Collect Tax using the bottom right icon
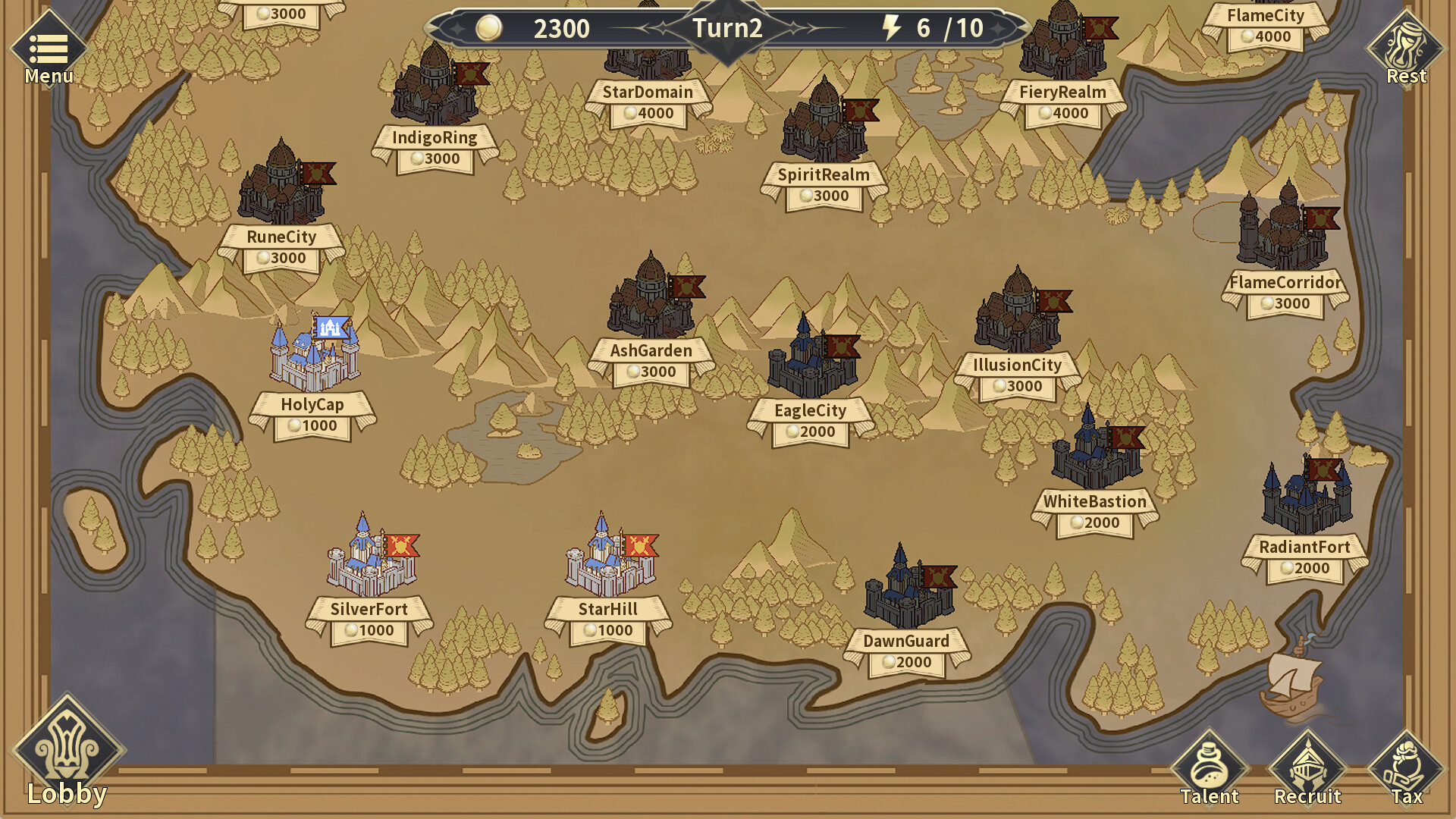This screenshot has height=819, width=1456. pyautogui.click(x=1407, y=762)
